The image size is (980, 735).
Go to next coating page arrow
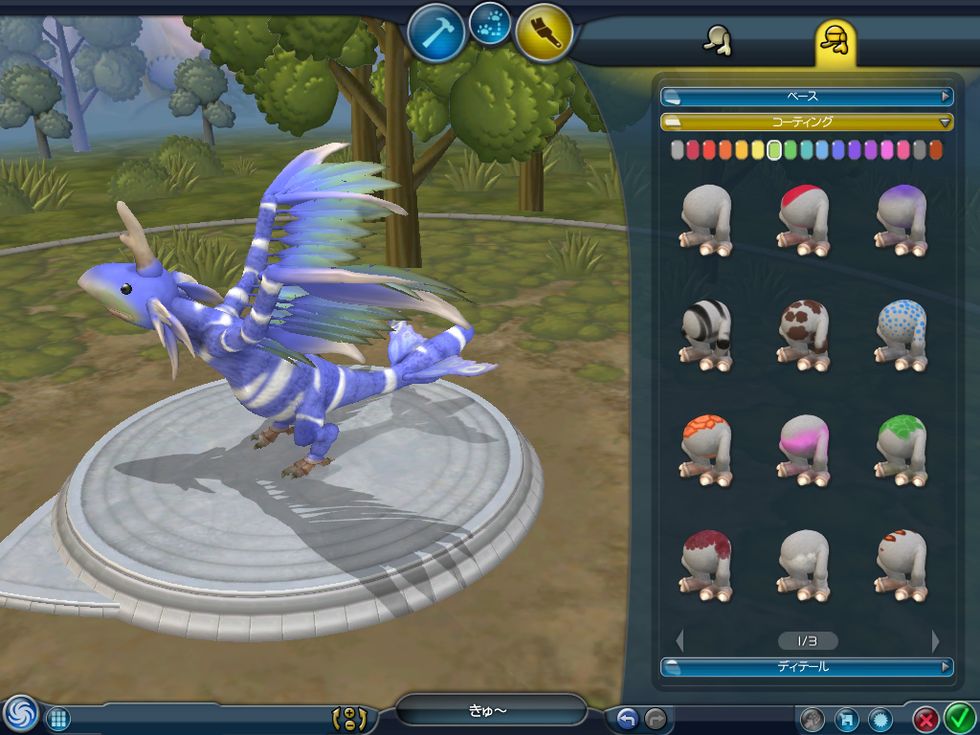[935, 641]
